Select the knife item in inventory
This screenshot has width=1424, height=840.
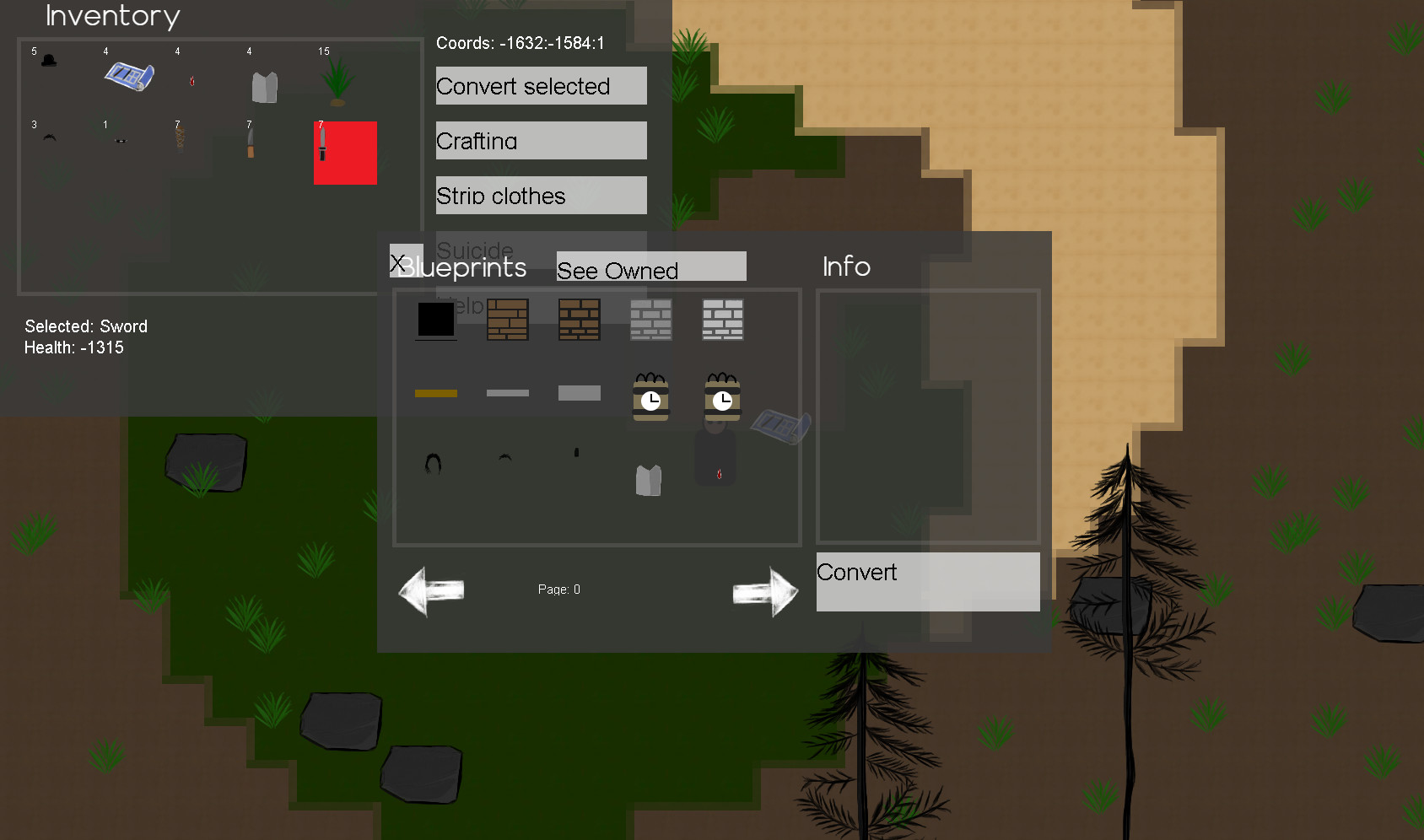249,142
